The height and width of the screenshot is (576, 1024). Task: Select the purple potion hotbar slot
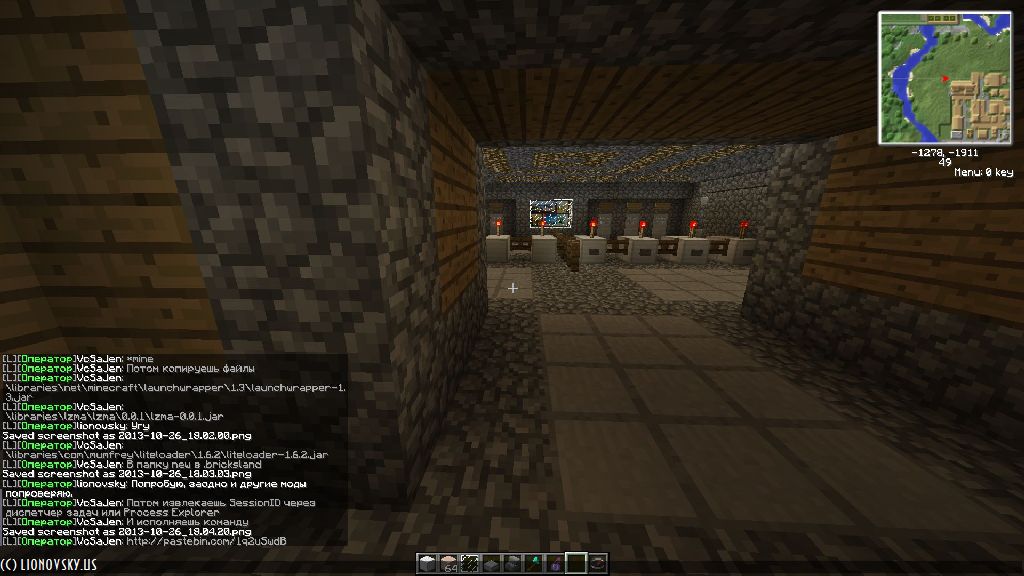[555, 563]
